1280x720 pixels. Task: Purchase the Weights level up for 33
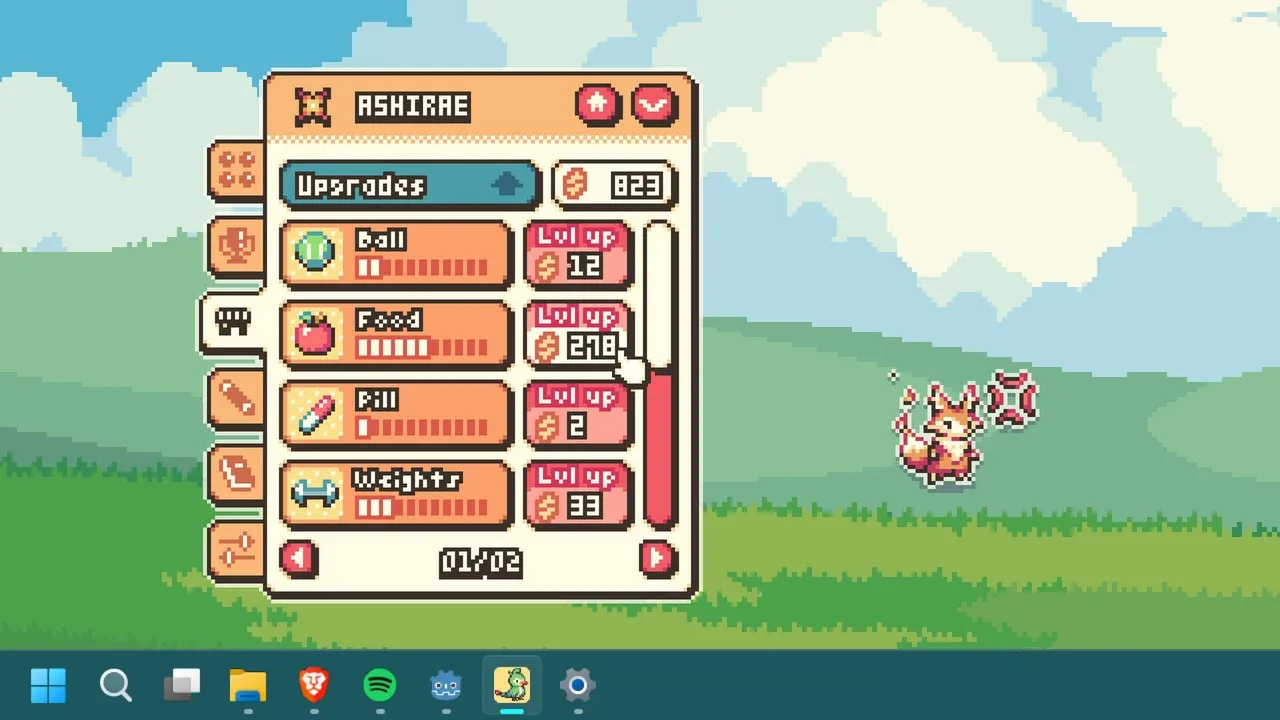tap(578, 494)
